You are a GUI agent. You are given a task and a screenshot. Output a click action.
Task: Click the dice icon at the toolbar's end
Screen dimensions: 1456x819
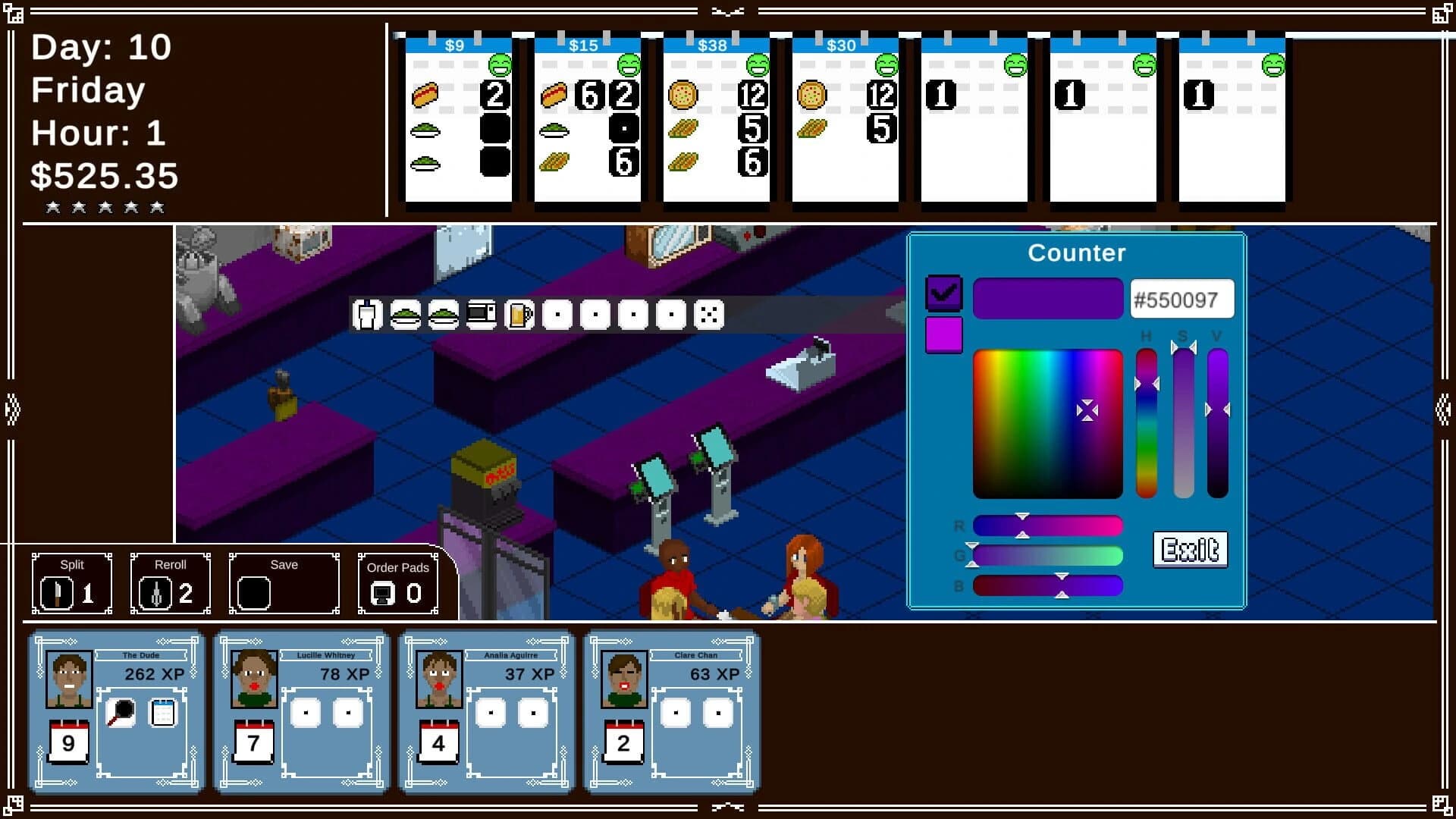point(711,313)
